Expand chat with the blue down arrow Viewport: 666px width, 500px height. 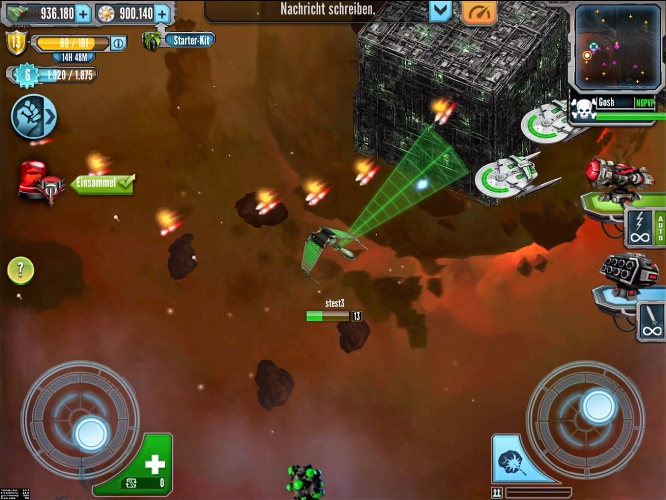(x=441, y=11)
